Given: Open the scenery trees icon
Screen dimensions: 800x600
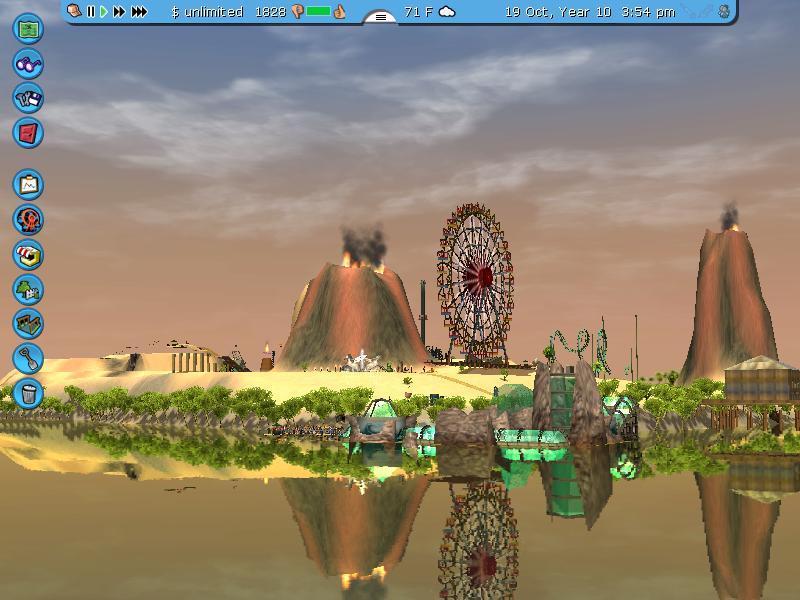Looking at the screenshot, I should click(x=28, y=290).
